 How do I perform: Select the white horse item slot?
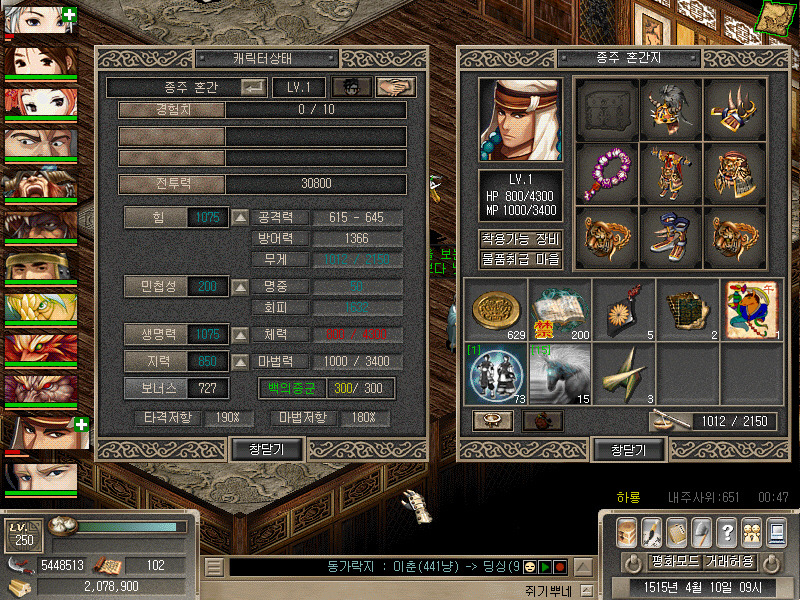(x=560, y=373)
